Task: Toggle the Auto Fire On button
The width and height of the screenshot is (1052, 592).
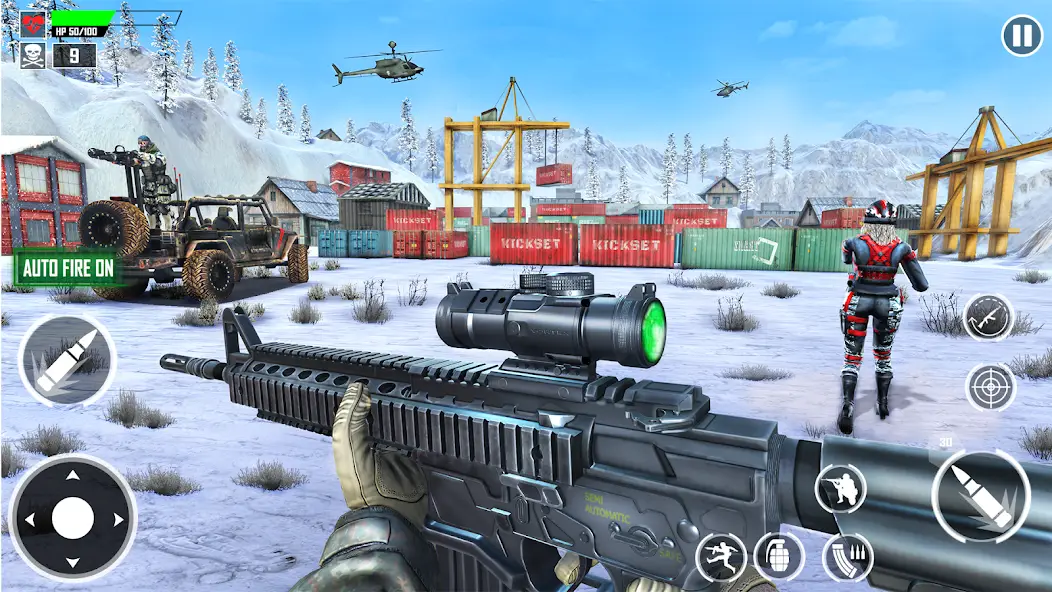Action: pos(66,268)
